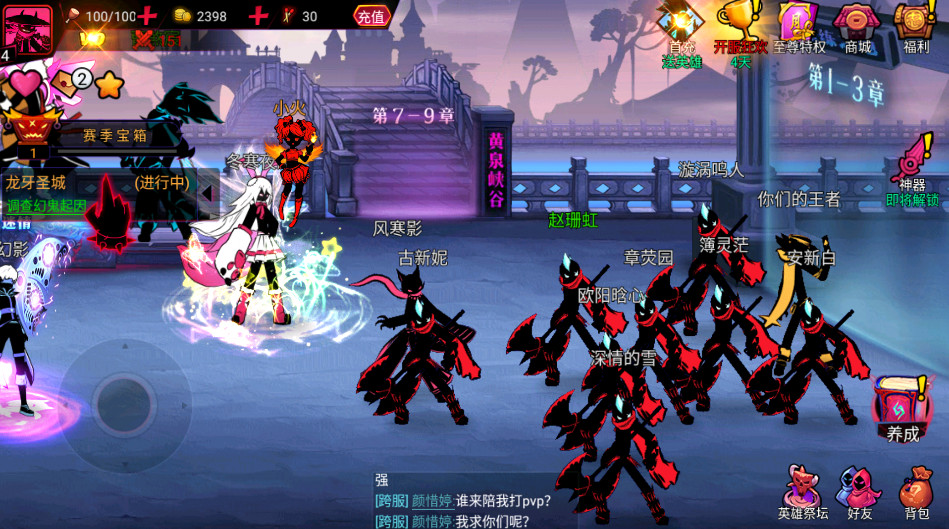949x529 pixels.
Task: Open the player avatar profile
Action: point(27,27)
